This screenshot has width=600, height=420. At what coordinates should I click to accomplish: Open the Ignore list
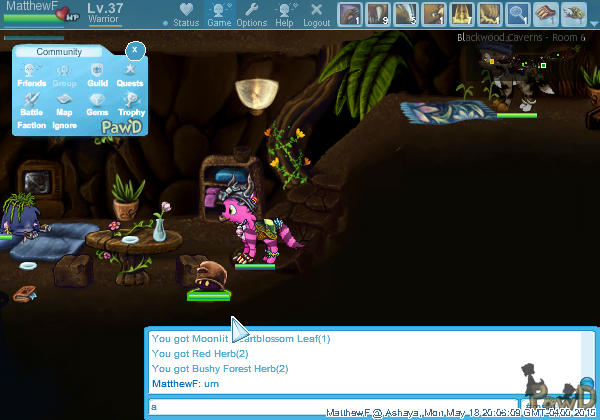[64, 126]
